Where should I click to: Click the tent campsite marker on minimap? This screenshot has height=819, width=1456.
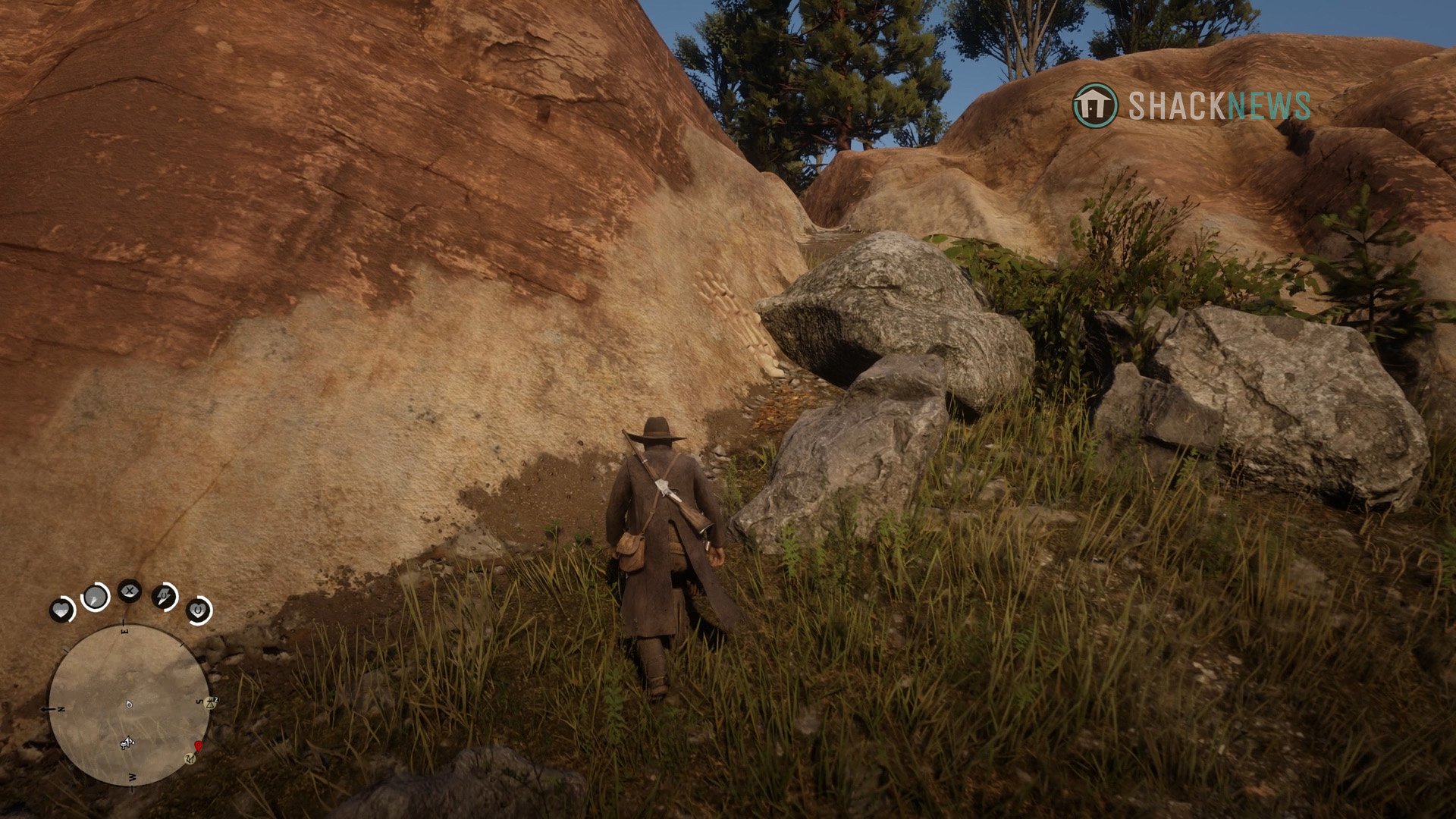tap(210, 703)
